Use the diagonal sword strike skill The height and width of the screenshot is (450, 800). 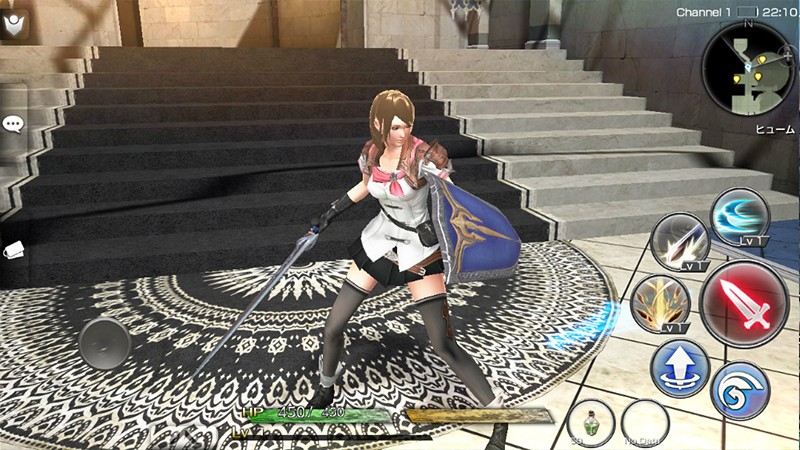680,243
